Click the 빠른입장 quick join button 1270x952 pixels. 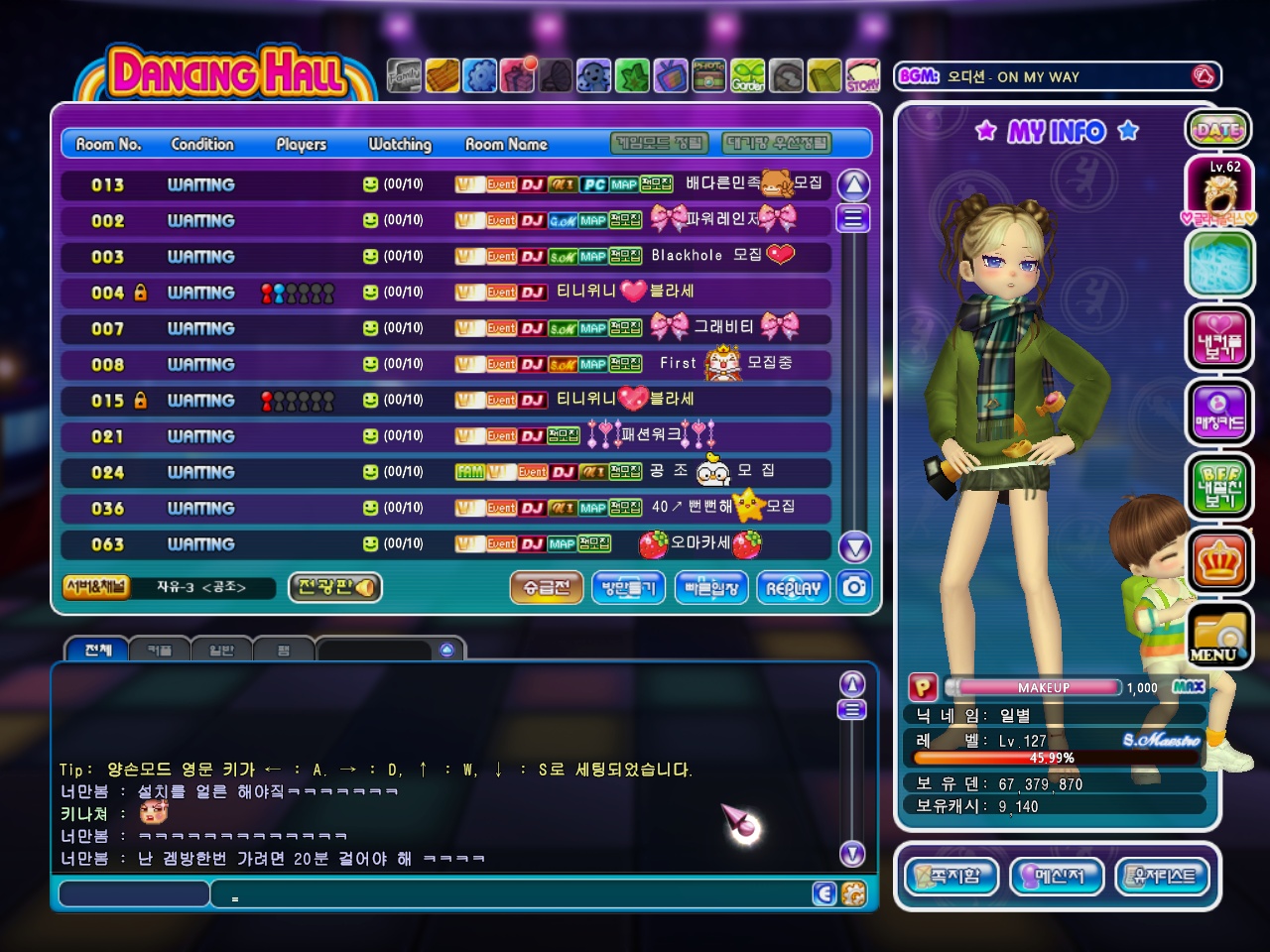click(711, 587)
